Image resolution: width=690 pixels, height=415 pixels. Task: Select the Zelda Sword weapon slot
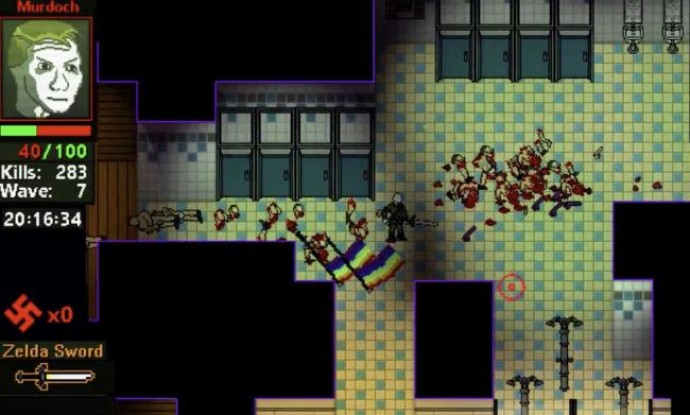pos(55,377)
